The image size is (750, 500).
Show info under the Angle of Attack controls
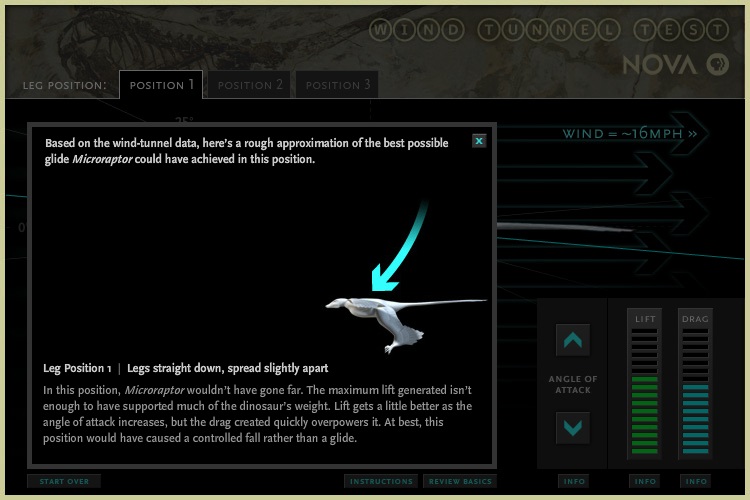click(x=574, y=481)
